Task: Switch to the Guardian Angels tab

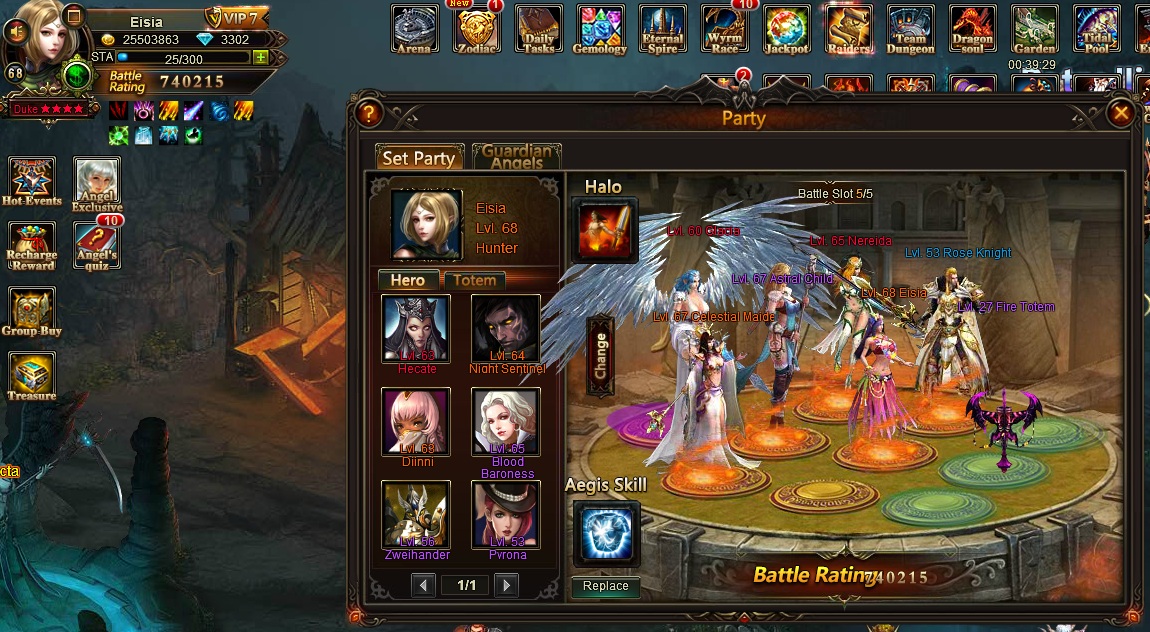Action: click(516, 157)
